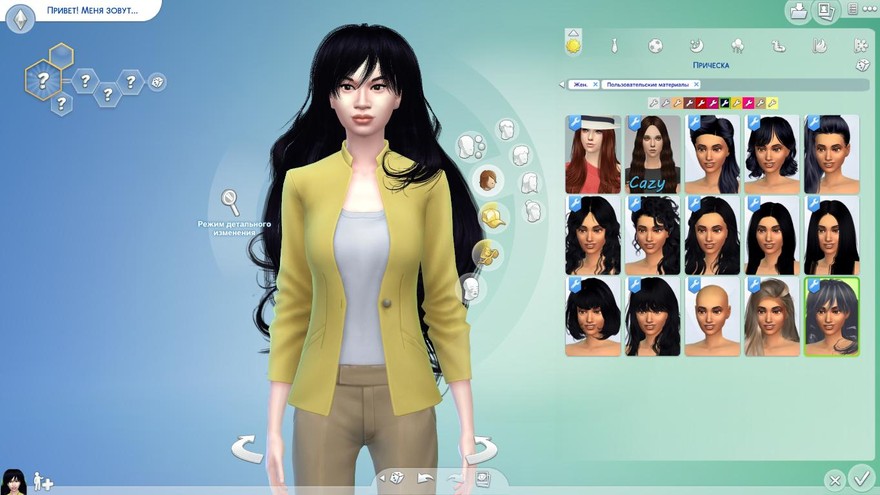Switch to the athletic soccer ball outfit tab
Viewport: 880px width, 495px height.
click(x=654, y=46)
